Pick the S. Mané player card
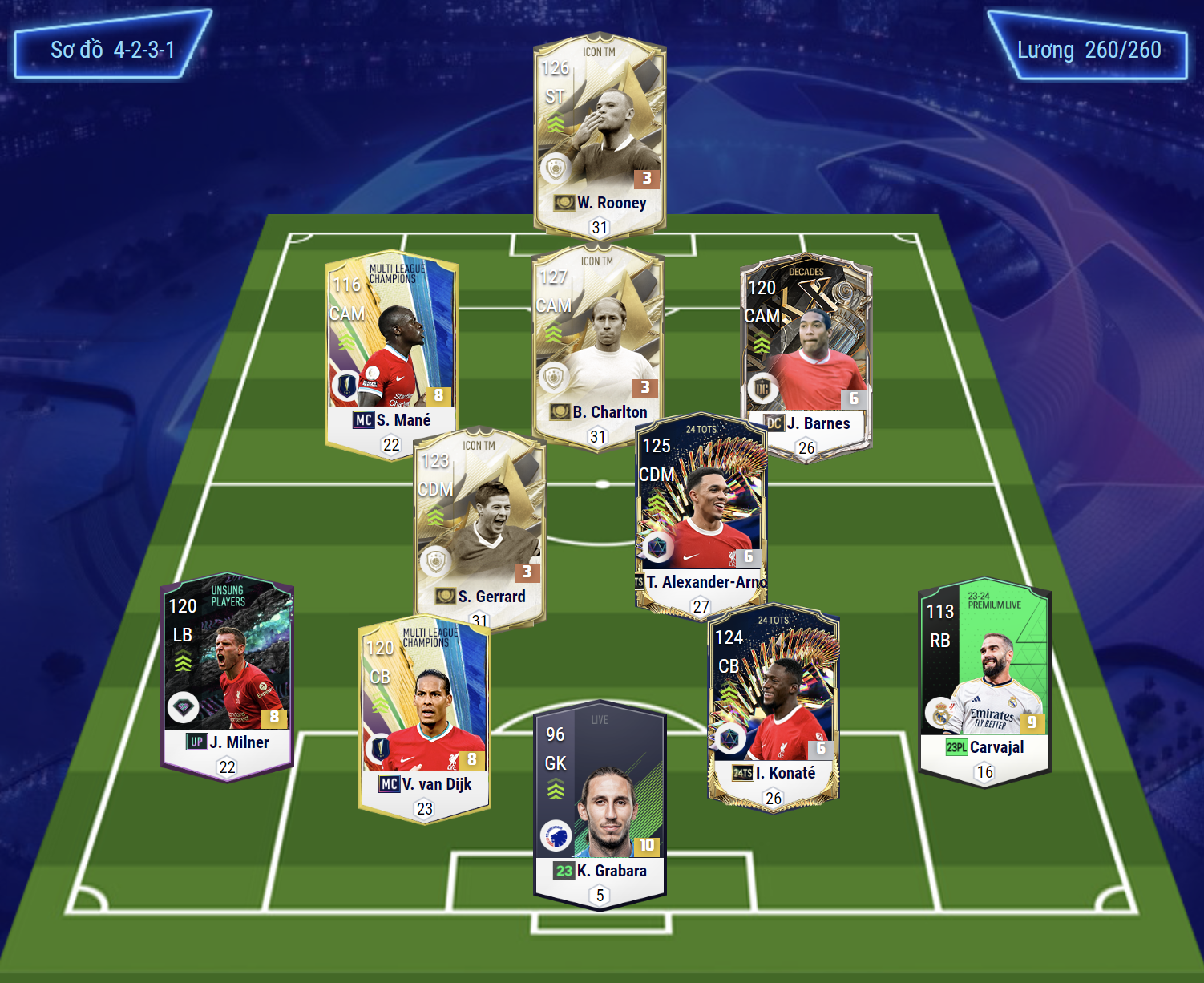This screenshot has height=983, width=1204. [x=391, y=353]
